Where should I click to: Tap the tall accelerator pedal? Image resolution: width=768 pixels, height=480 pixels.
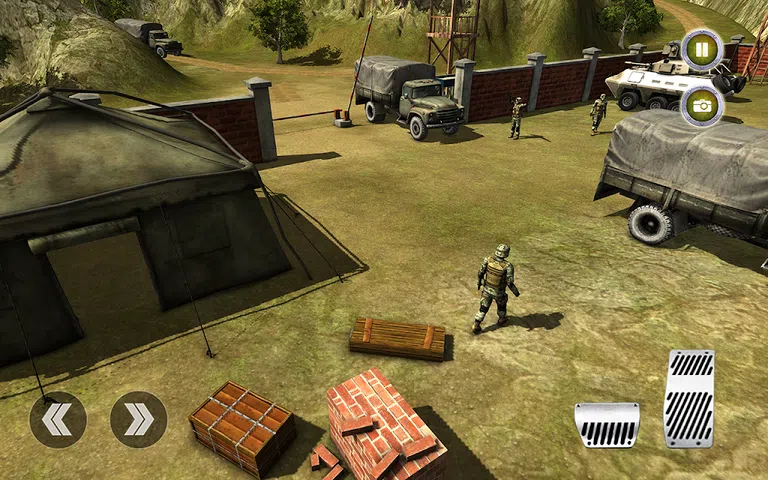coord(689,398)
